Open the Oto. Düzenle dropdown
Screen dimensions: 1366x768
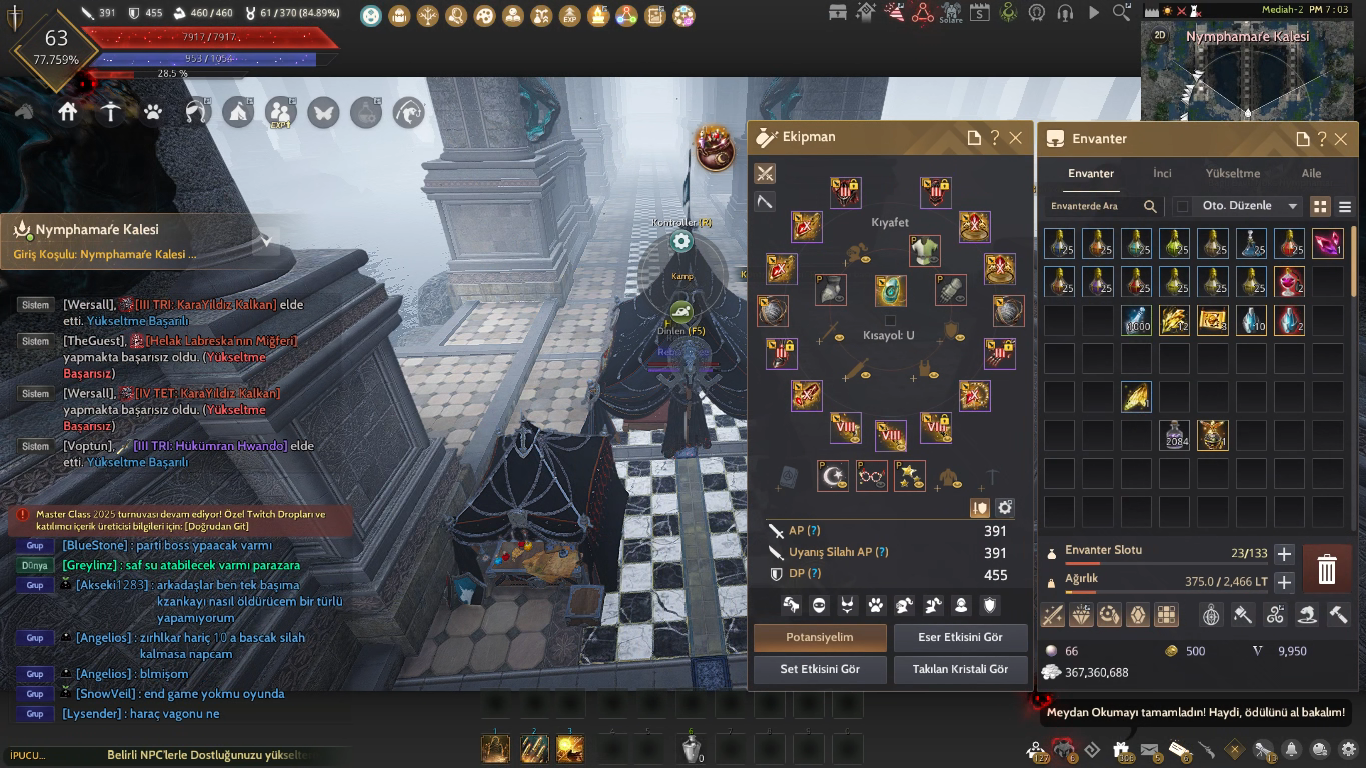1250,206
